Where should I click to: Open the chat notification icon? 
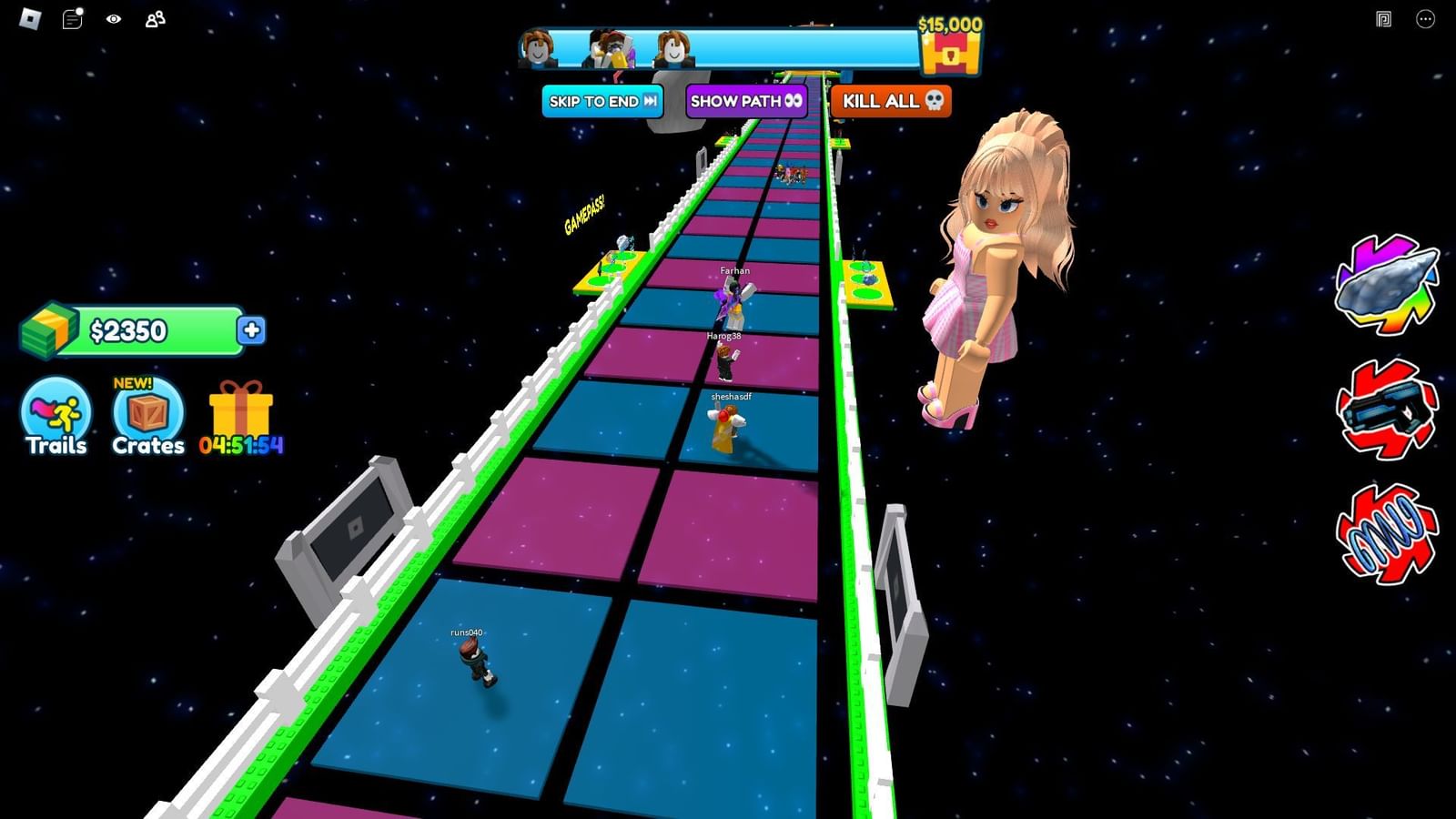pos(70,18)
